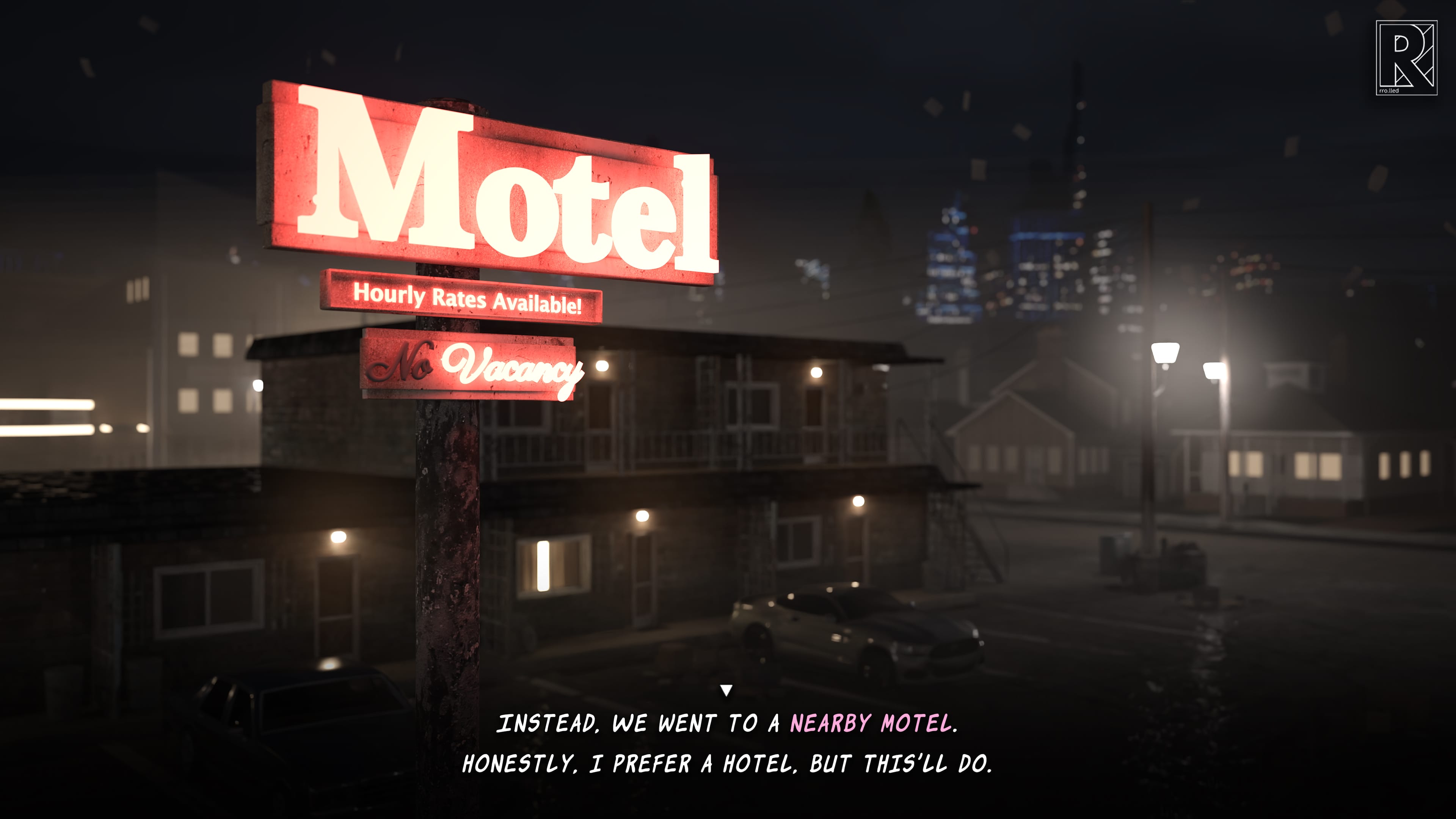Click the white continue arrow above the dialogue

[x=726, y=690]
